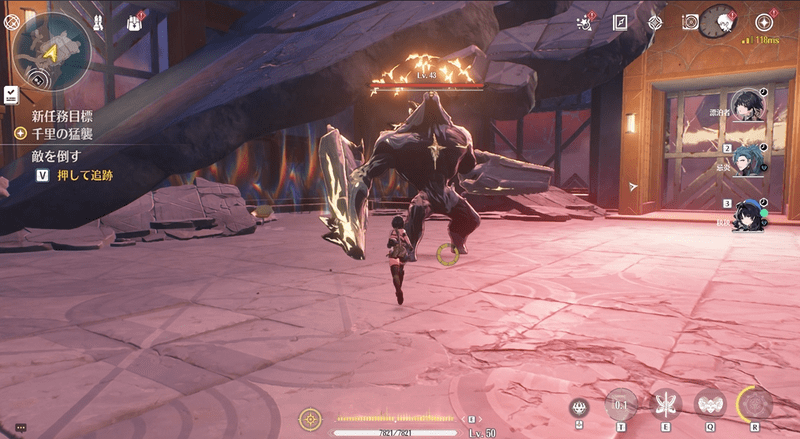
Task: Open the guidebook icon in top bar
Action: 620,22
